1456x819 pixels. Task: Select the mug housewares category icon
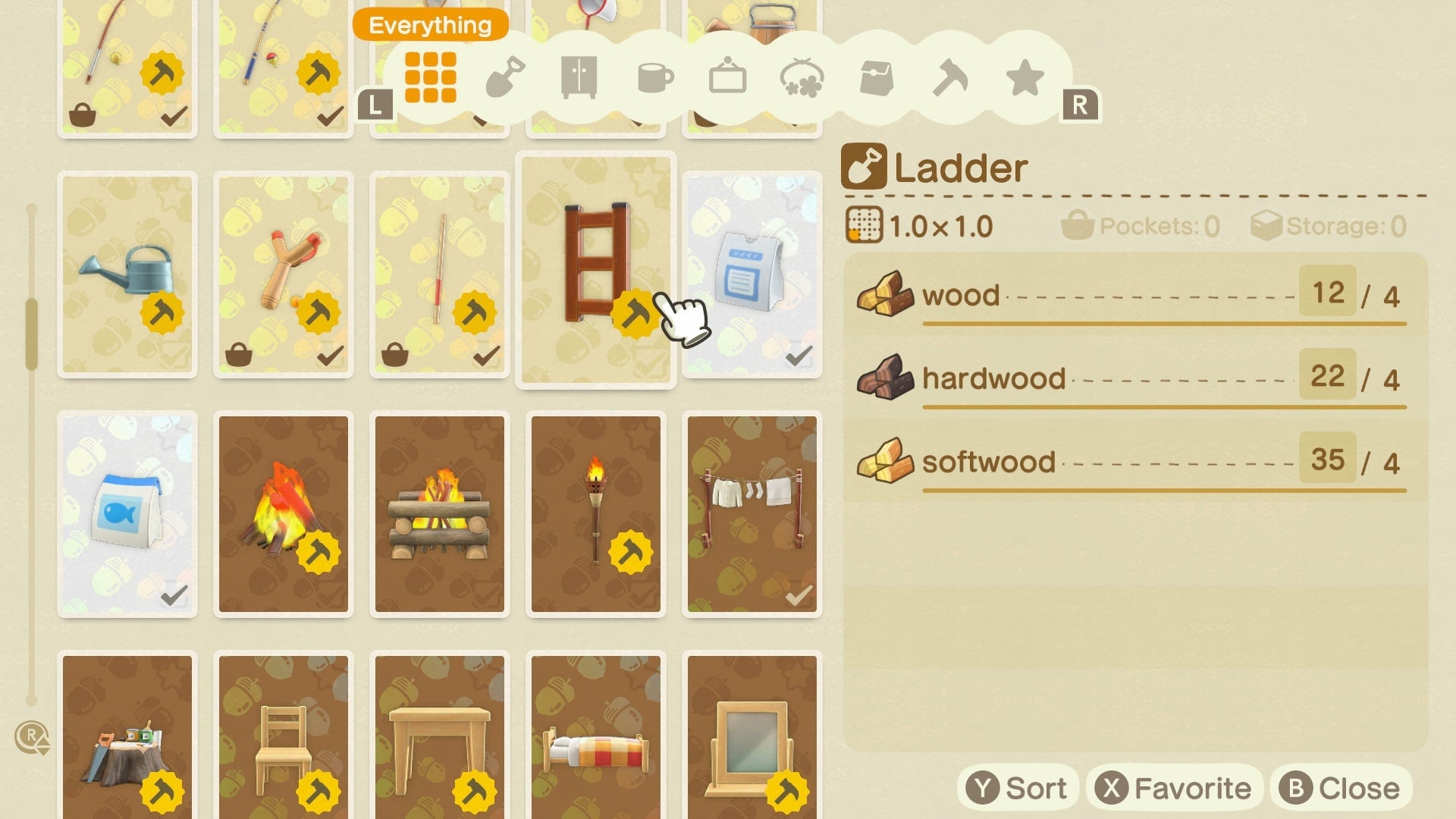pos(652,76)
